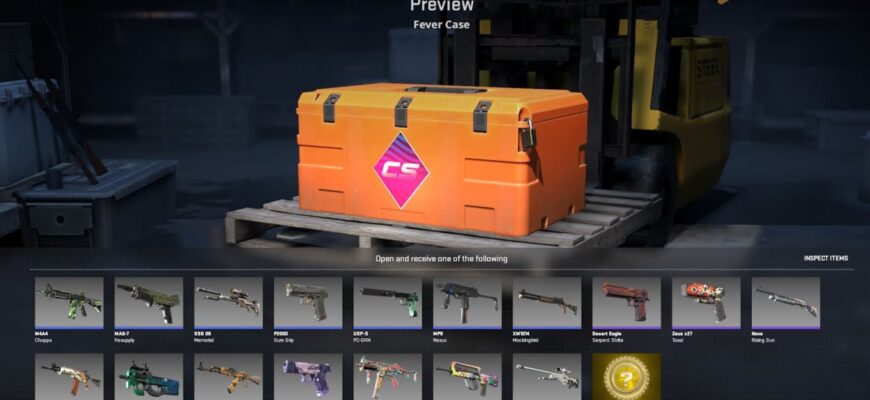Screen dimensions: 870x400
Task: Inspect the MP9 Nexus skin
Action: coord(467,301)
